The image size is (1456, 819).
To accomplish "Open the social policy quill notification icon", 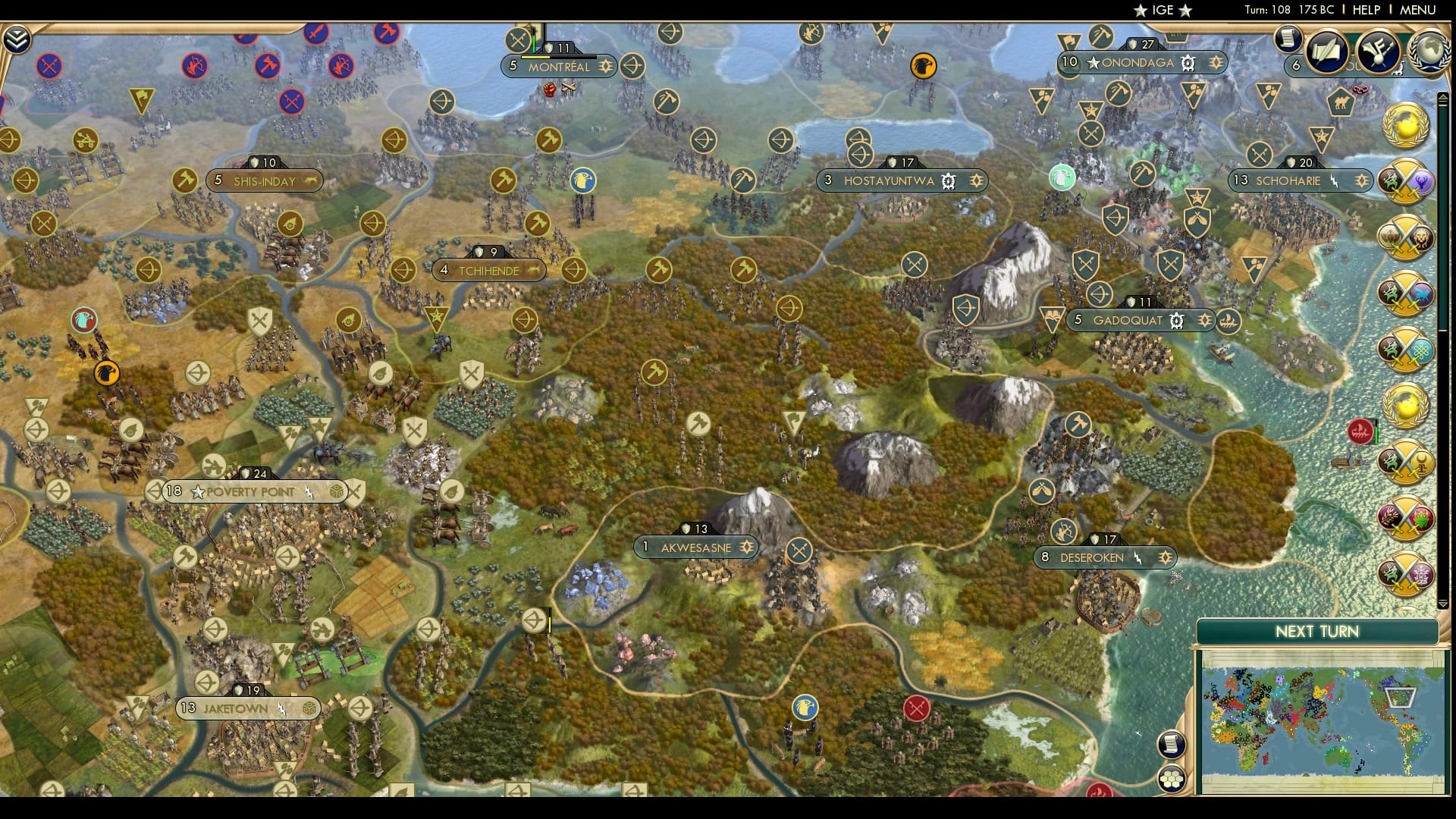I will click(1328, 52).
